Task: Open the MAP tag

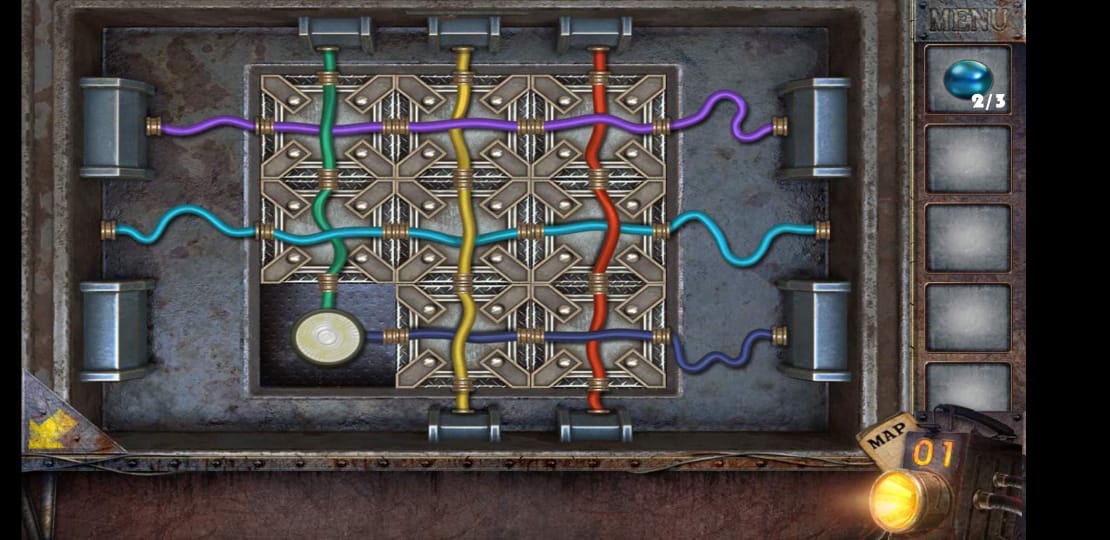Action: (887, 437)
